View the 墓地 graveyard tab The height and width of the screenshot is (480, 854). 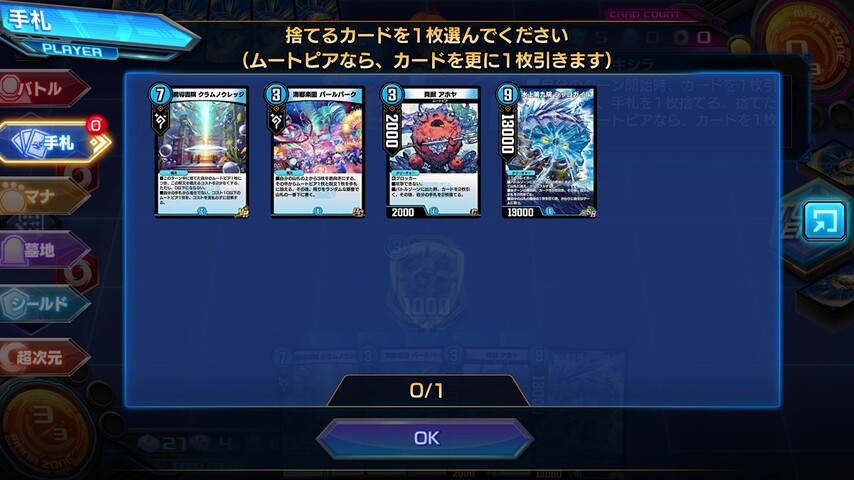[x=44, y=250]
